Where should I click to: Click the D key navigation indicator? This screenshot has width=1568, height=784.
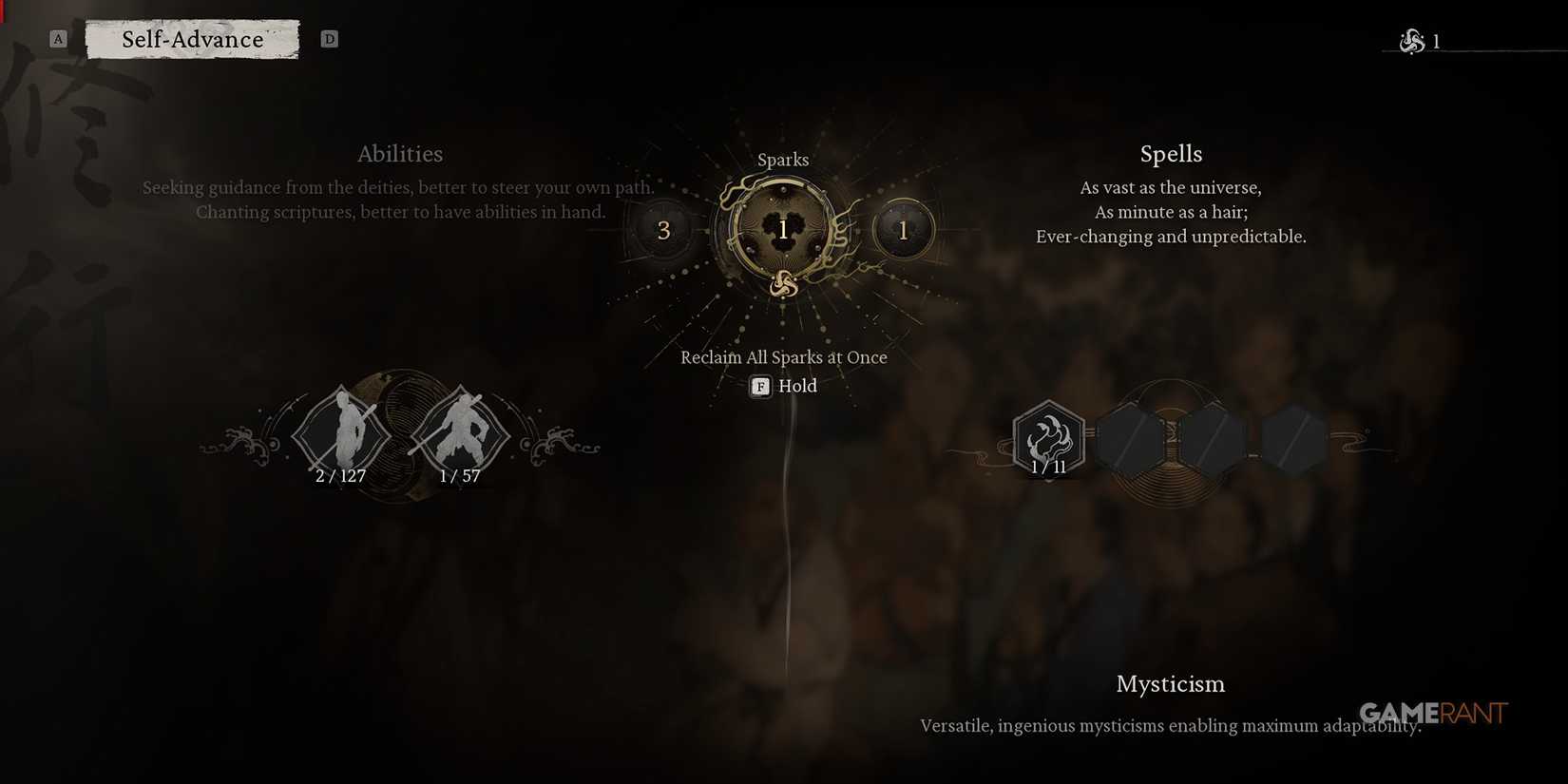click(330, 39)
